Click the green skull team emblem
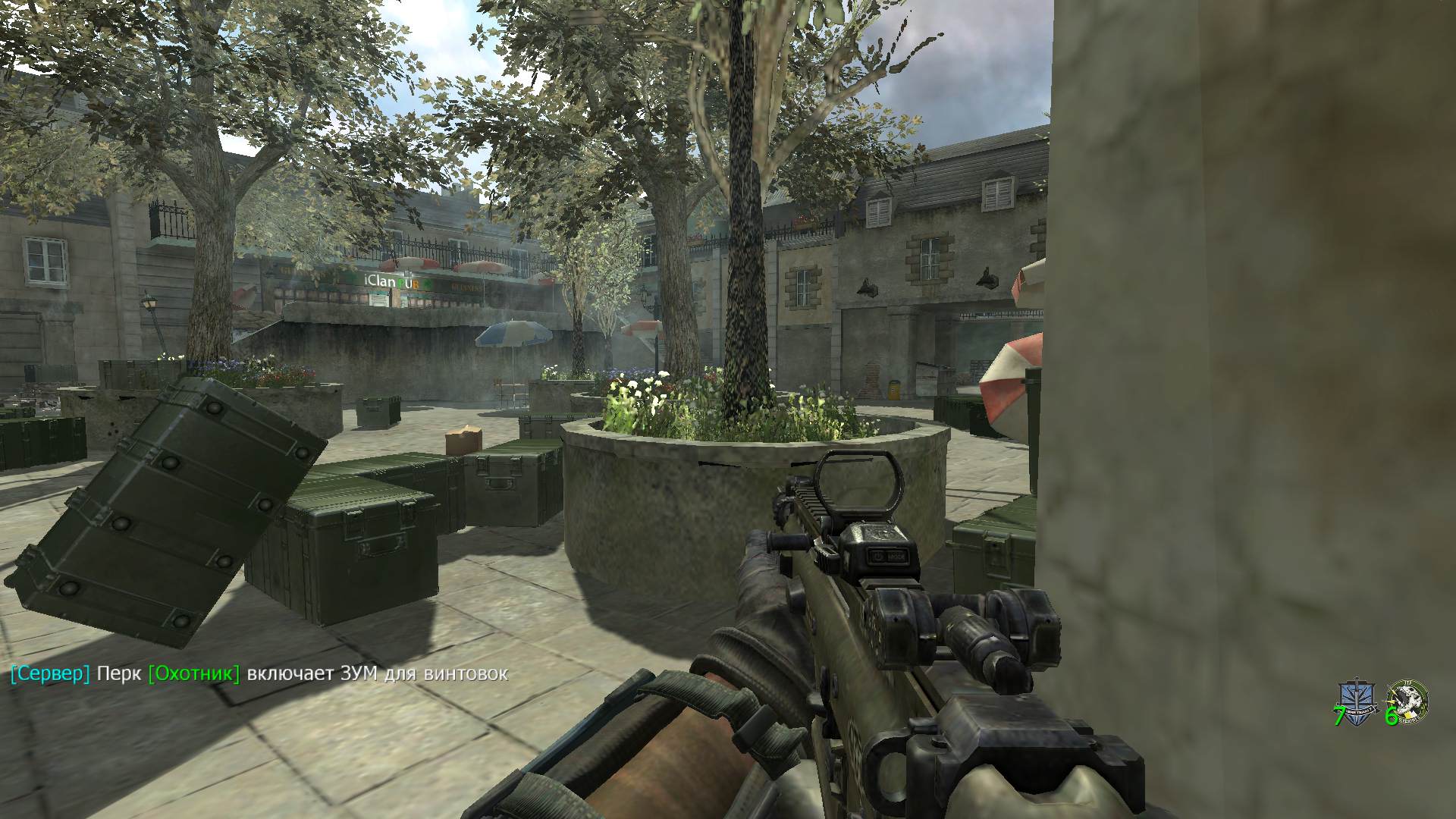1456x819 pixels. click(1408, 700)
